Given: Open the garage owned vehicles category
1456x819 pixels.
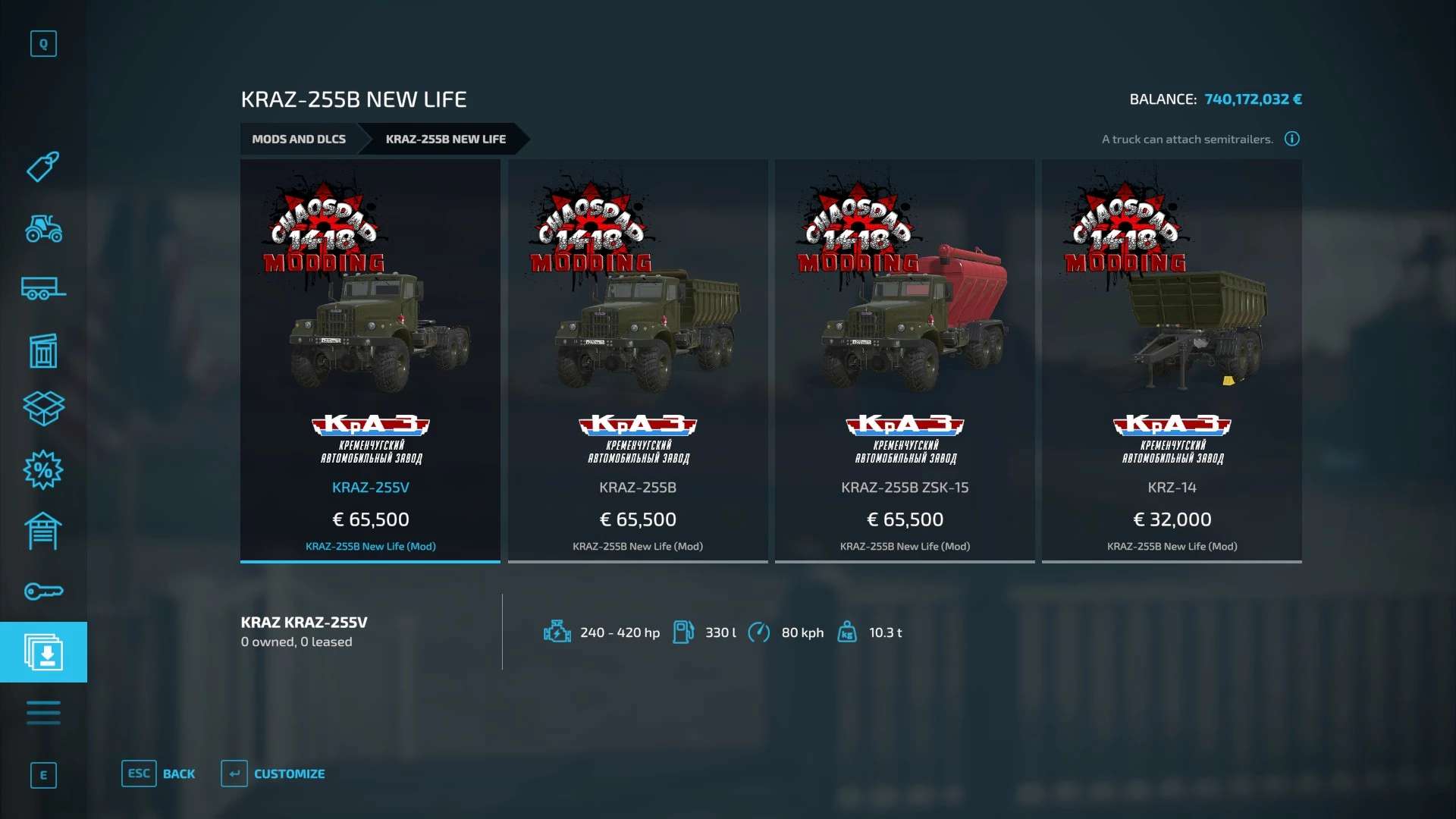Looking at the screenshot, I should tap(43, 531).
